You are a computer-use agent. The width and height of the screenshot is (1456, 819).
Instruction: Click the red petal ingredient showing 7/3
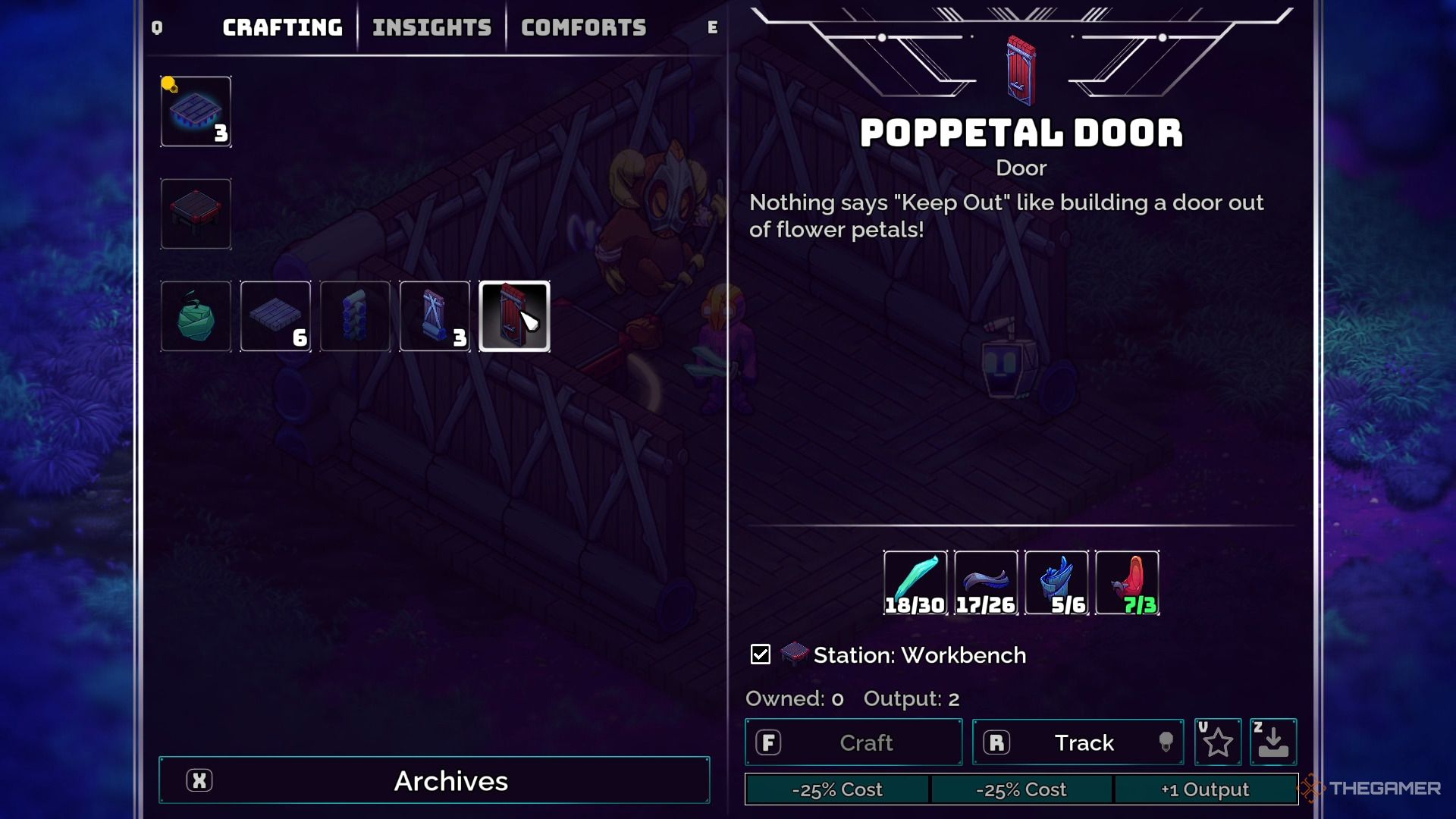[1128, 582]
